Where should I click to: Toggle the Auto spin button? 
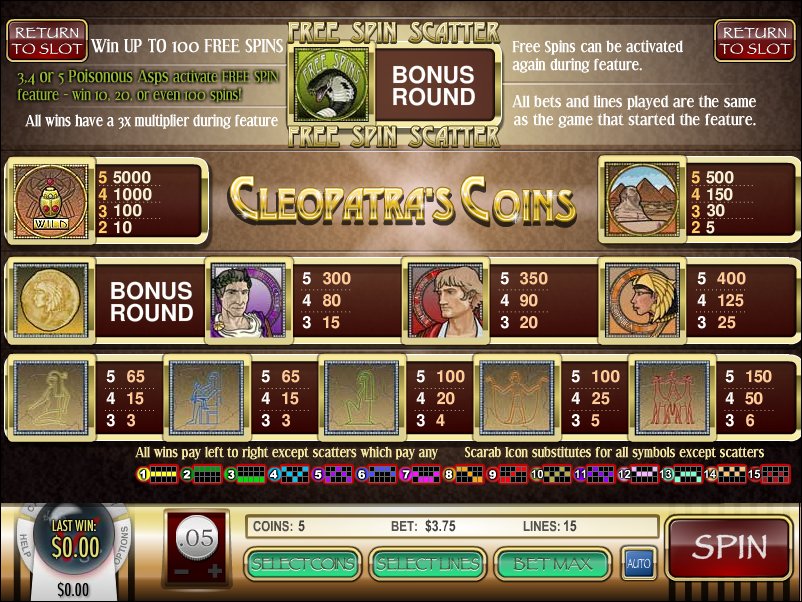pyautogui.click(x=638, y=564)
